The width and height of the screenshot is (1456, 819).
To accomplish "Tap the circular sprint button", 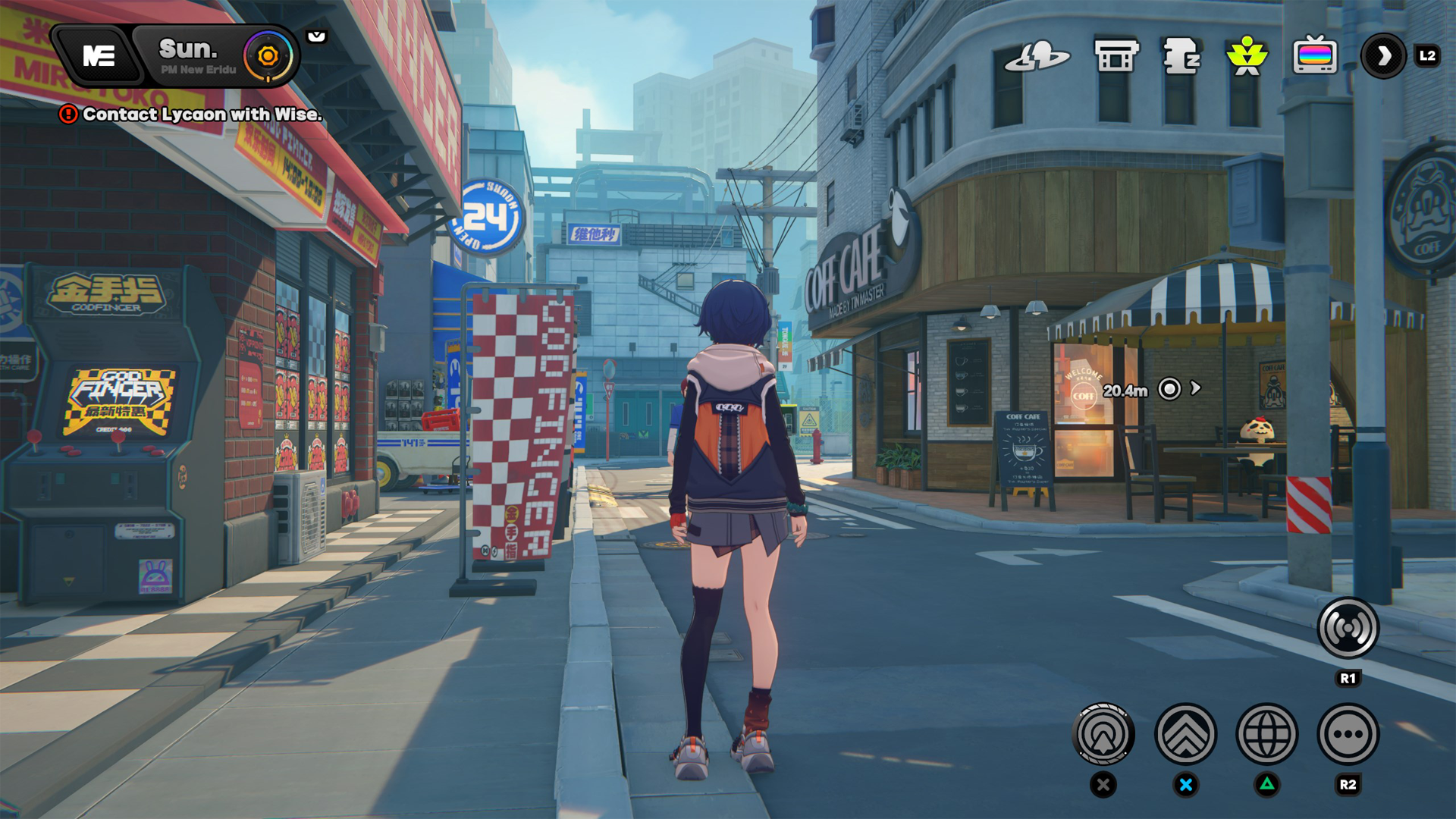I will [1103, 734].
